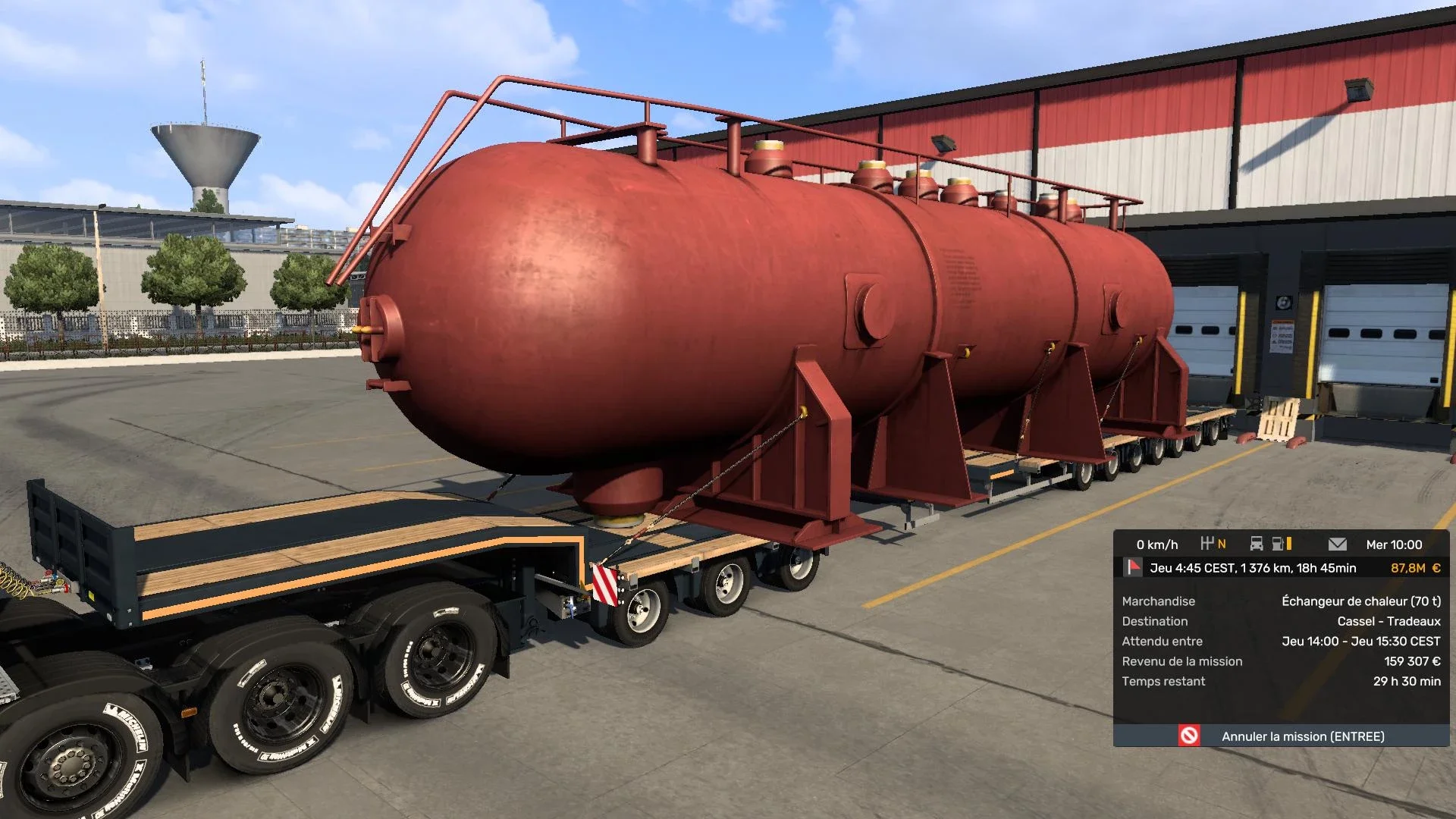The image size is (1456, 819).
Task: Select the "Marchandise" row label
Action: pyautogui.click(x=1157, y=601)
